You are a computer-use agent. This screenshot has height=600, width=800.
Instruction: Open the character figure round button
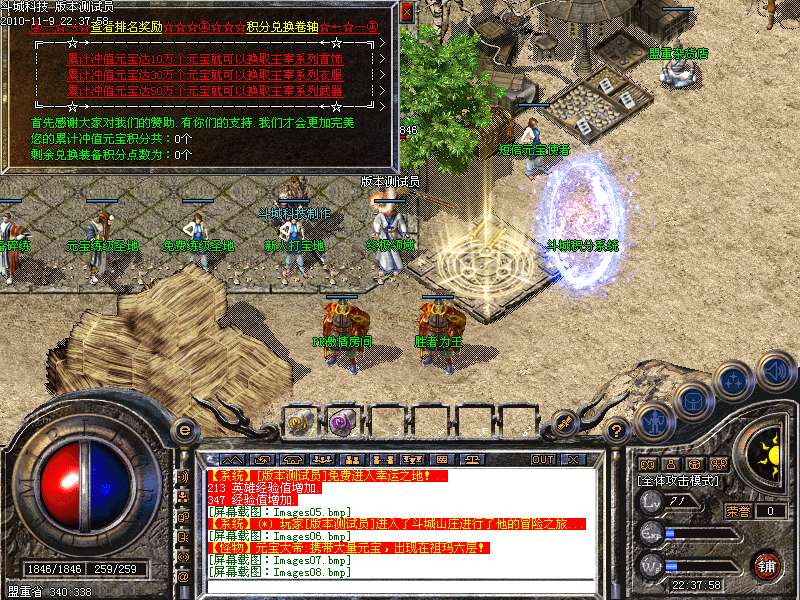(654, 421)
